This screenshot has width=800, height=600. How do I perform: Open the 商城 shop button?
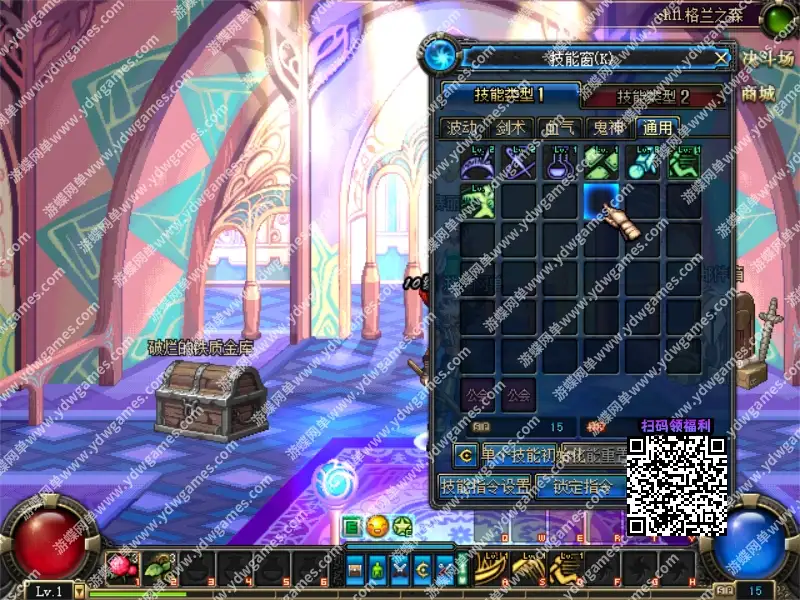[758, 93]
